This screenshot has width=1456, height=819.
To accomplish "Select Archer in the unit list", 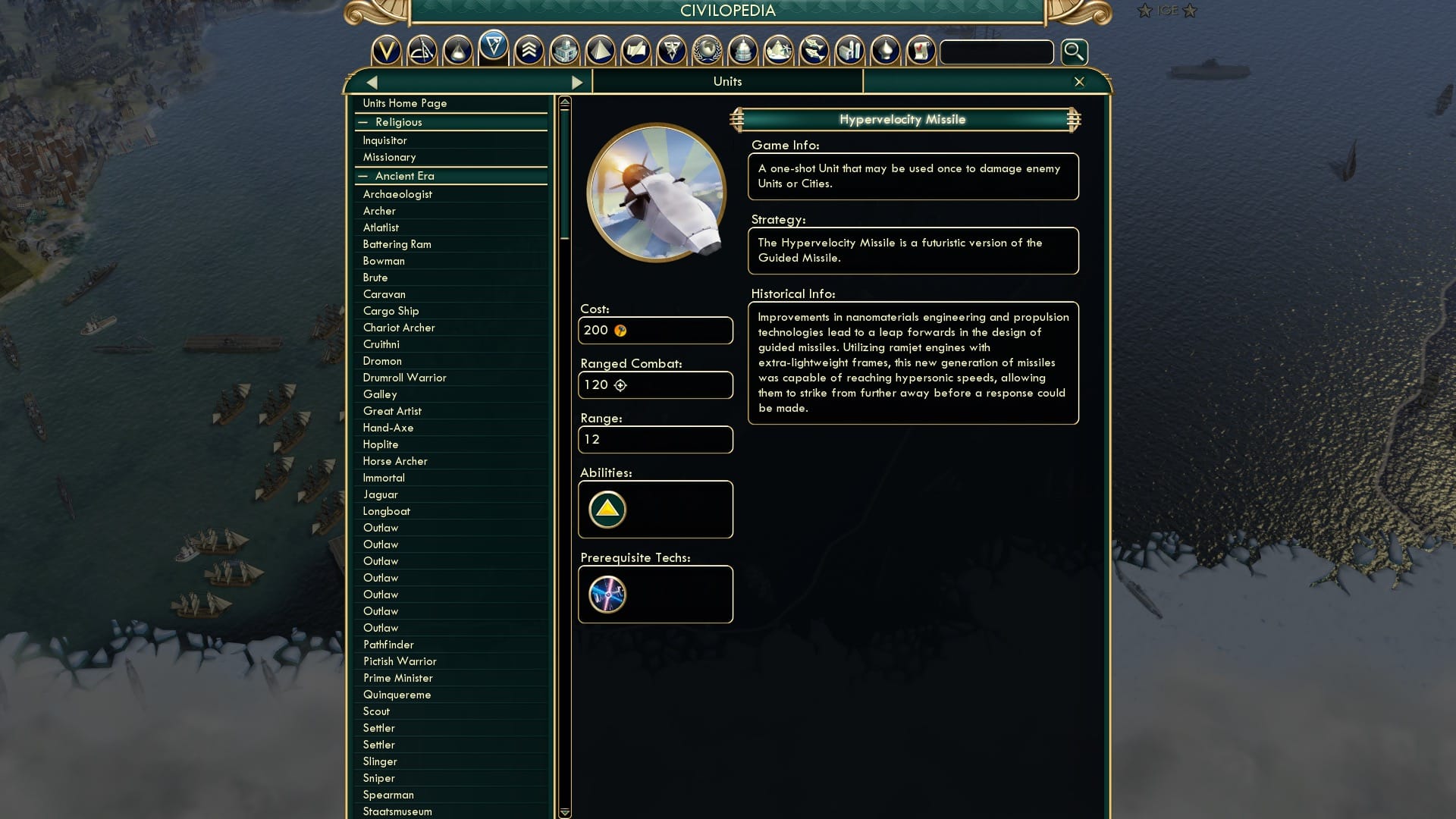I will coord(379,211).
